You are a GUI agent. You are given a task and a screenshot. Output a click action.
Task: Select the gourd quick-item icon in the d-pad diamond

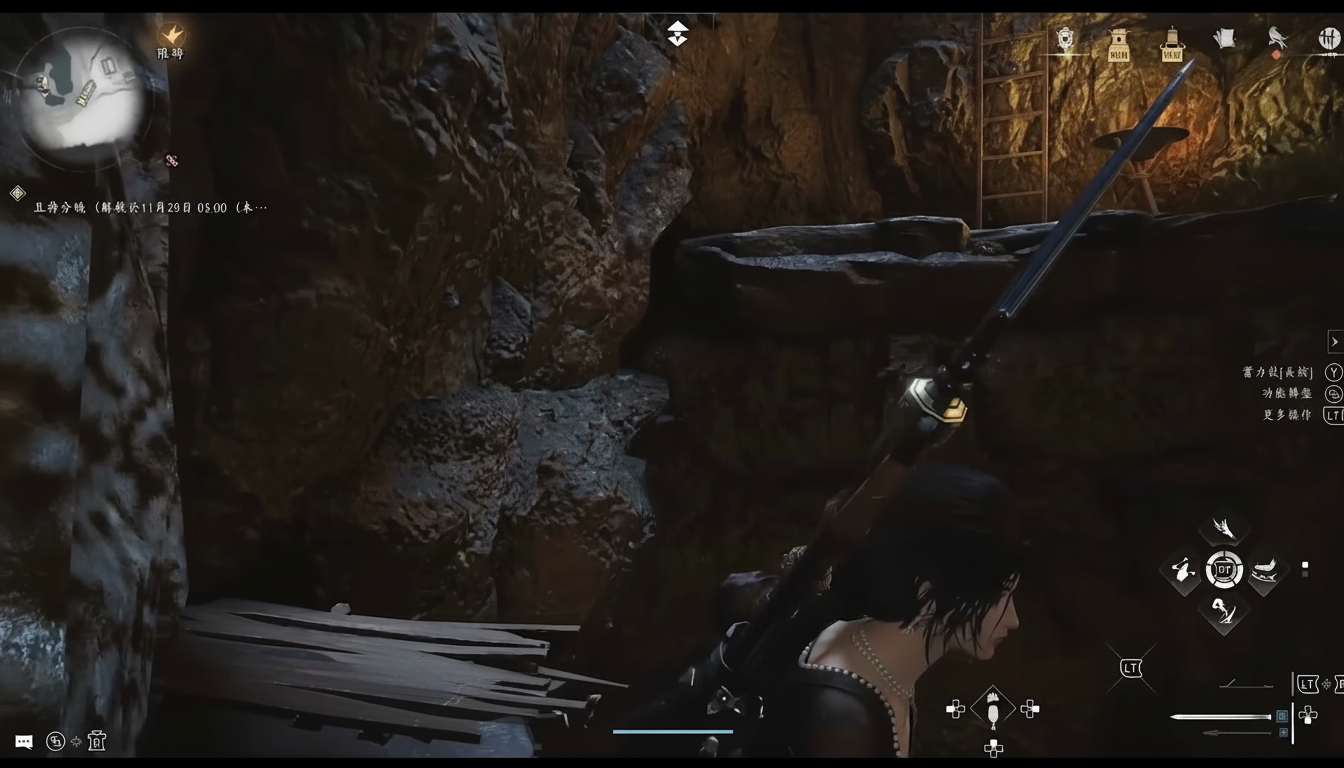click(993, 710)
